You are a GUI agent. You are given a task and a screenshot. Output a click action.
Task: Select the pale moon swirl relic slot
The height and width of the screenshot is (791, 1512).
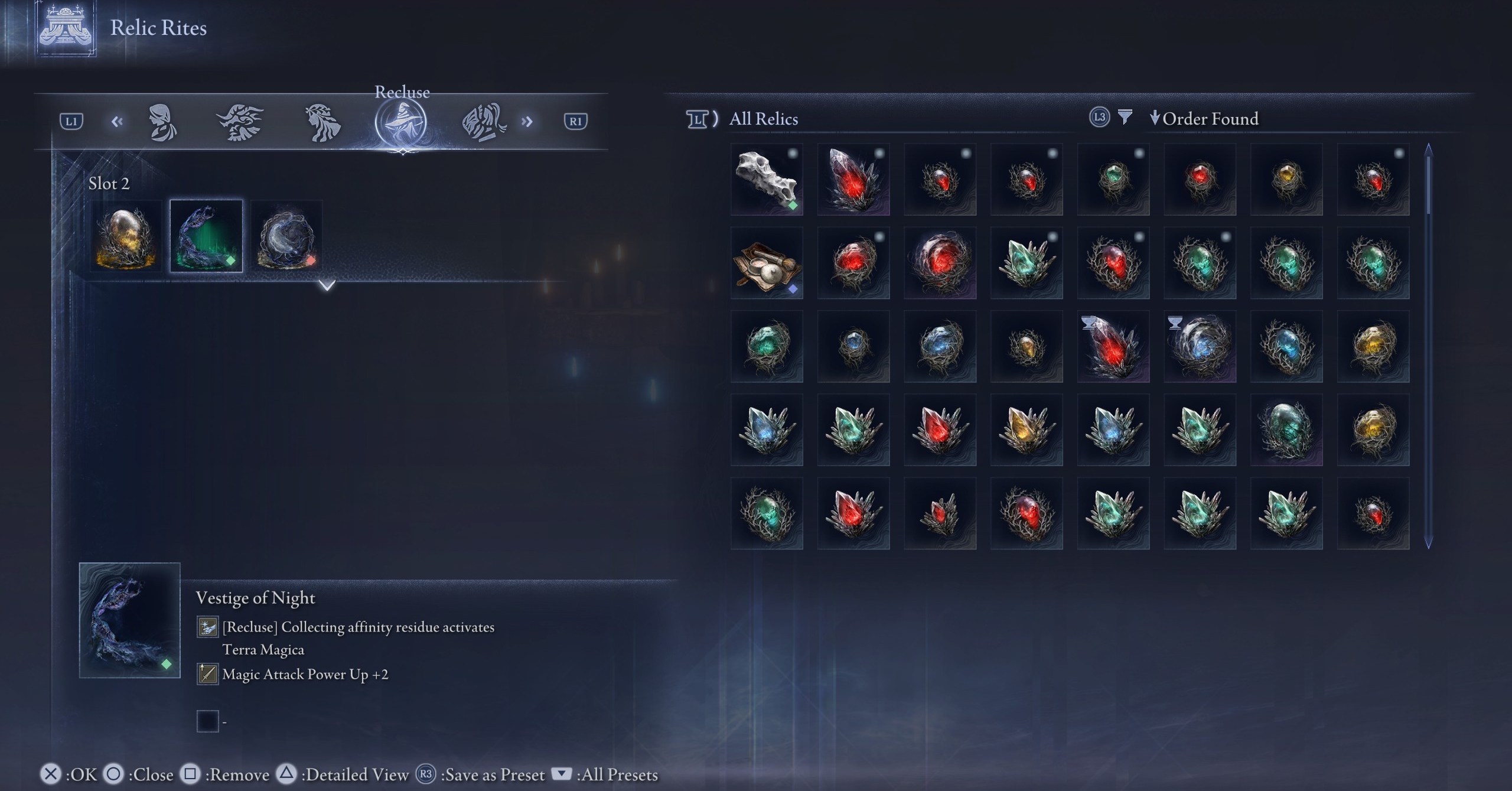point(286,236)
